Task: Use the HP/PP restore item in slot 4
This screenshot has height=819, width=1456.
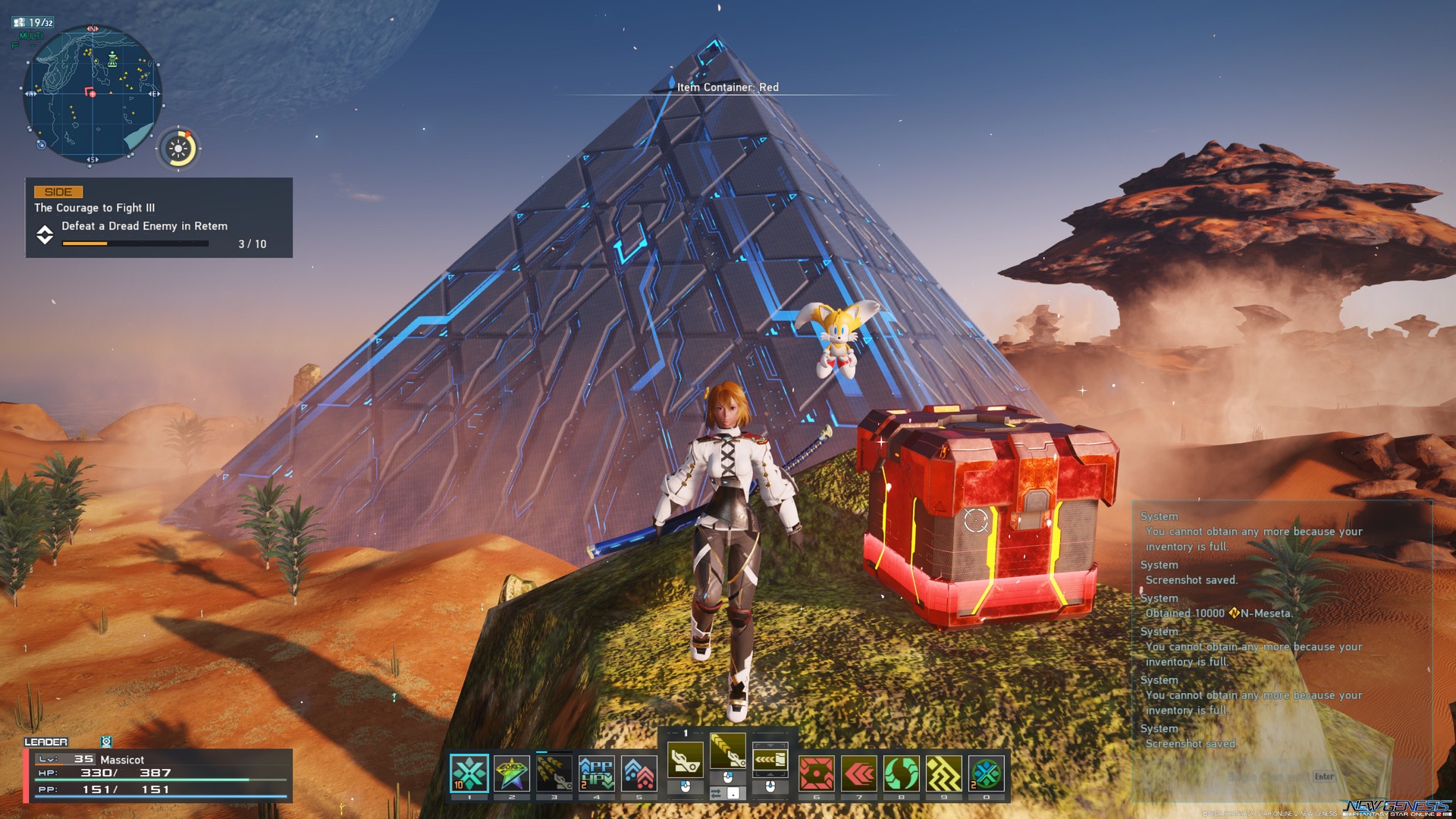Action: [x=596, y=771]
